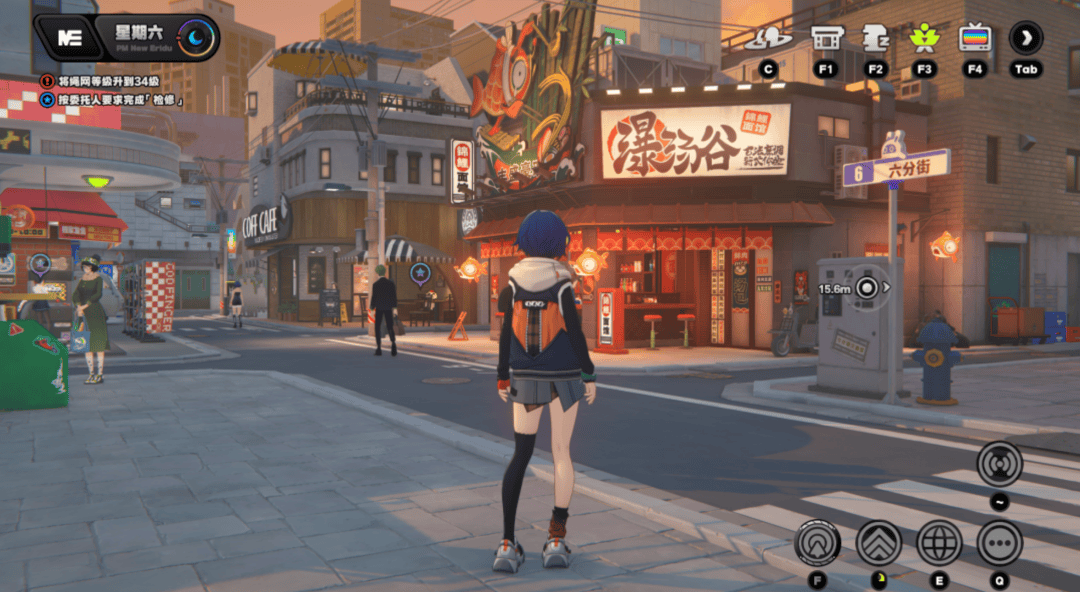The height and width of the screenshot is (592, 1080).
Task: Click the film storefront icon
Action: pos(826,39)
